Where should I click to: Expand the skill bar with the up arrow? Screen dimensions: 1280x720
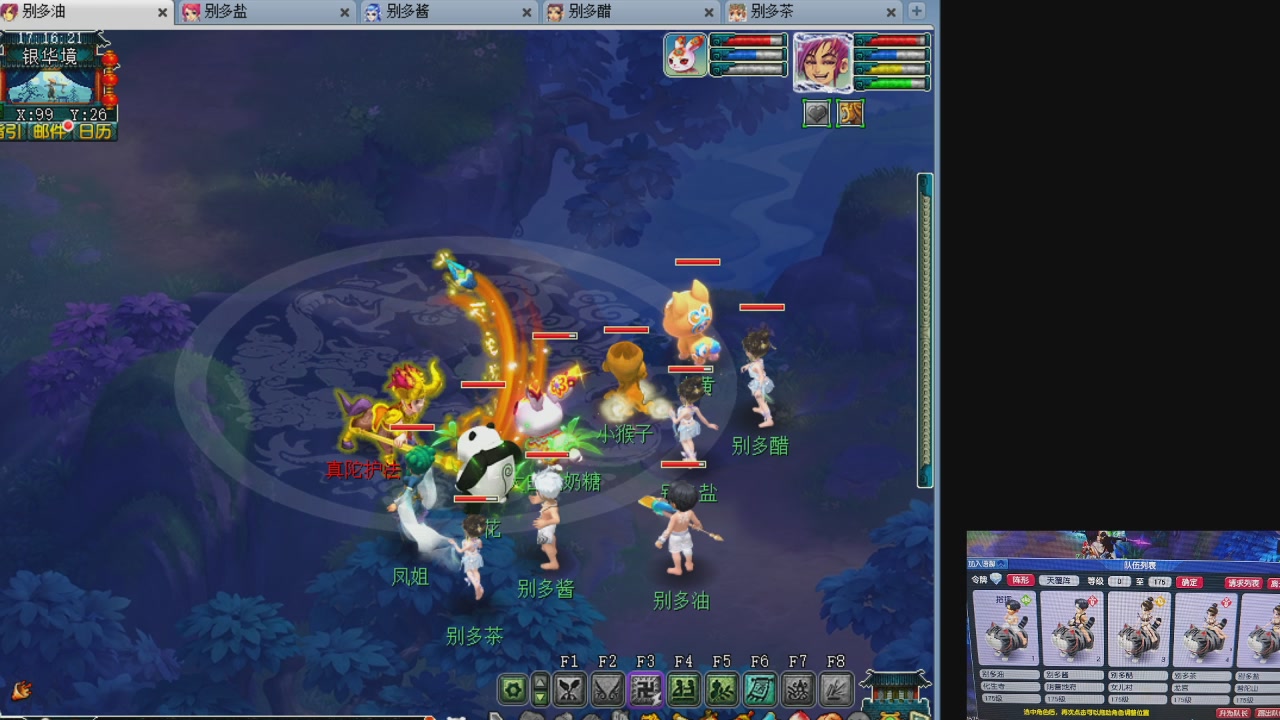coord(541,682)
